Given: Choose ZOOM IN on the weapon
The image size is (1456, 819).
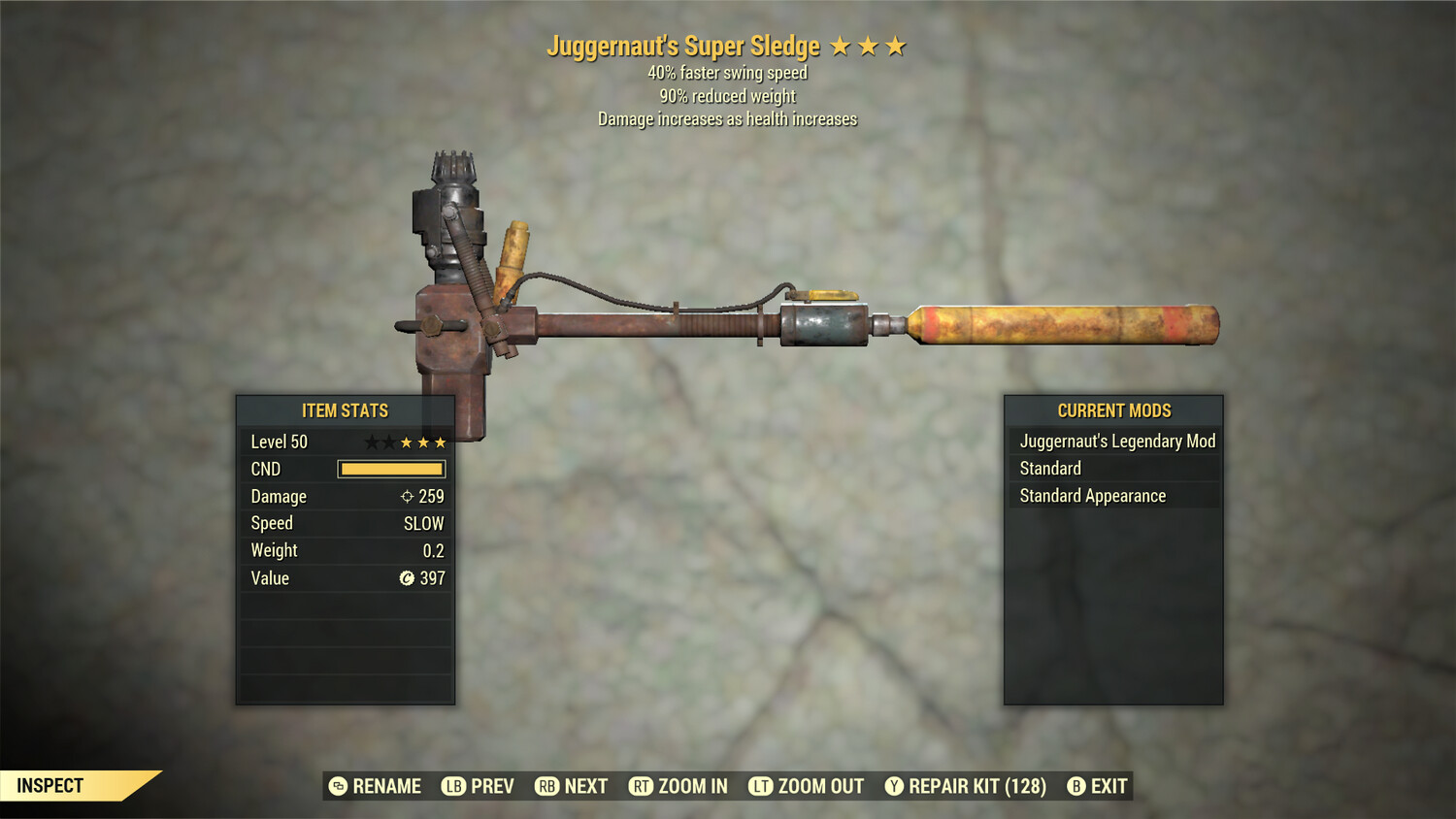Looking at the screenshot, I should (x=678, y=786).
